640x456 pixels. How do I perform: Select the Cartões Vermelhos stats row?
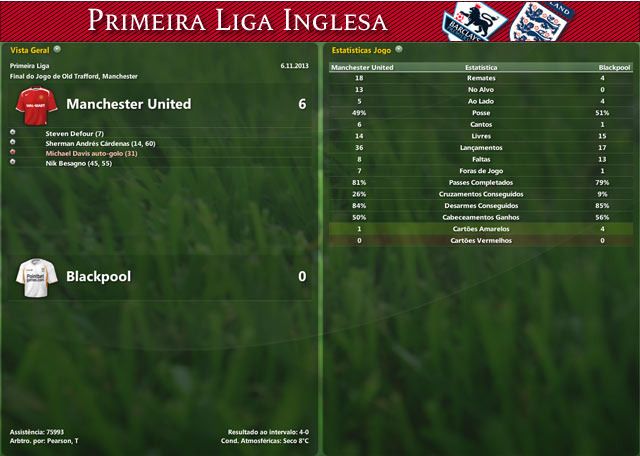coord(481,241)
